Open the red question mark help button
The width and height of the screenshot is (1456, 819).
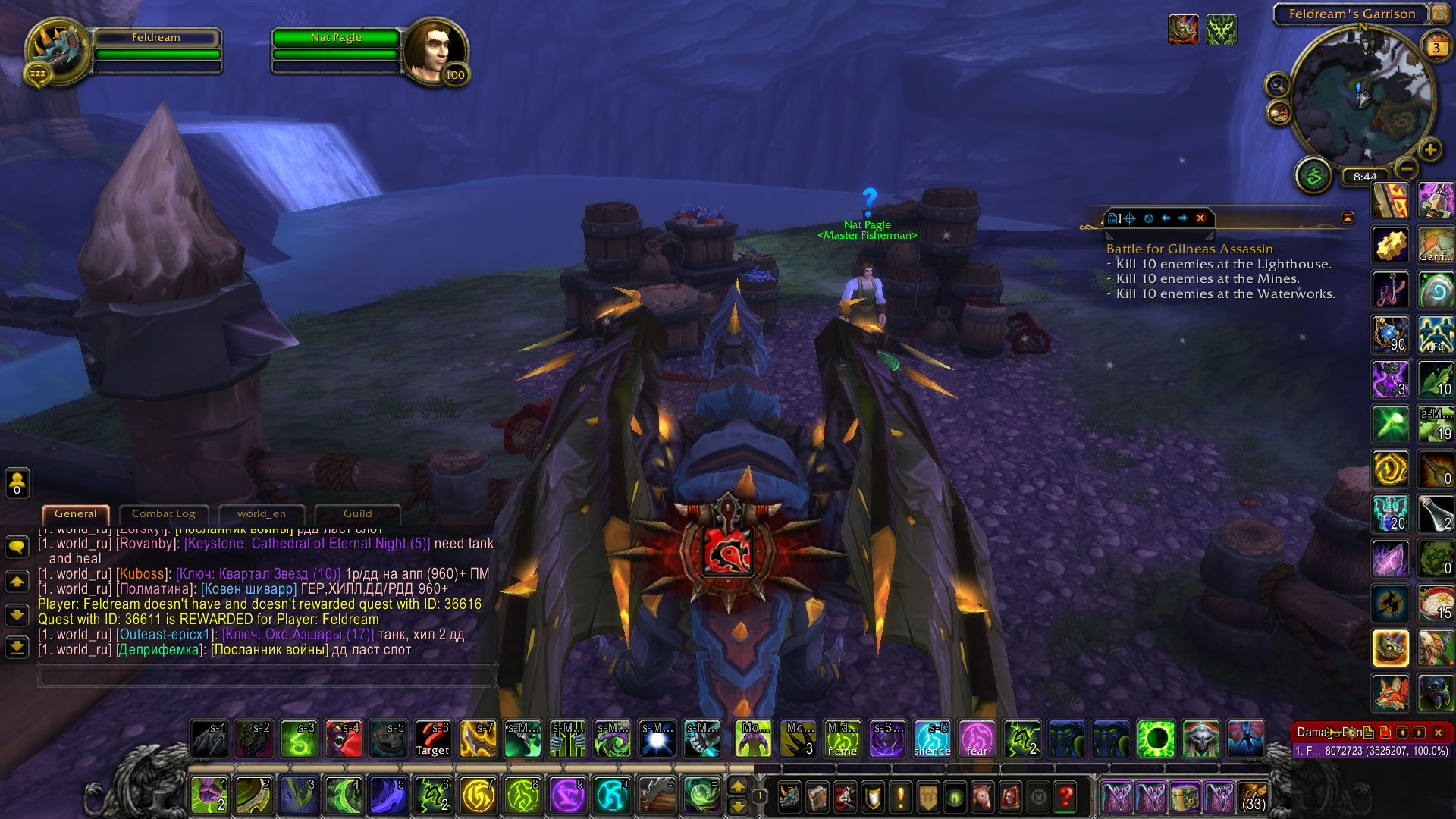tap(1065, 796)
